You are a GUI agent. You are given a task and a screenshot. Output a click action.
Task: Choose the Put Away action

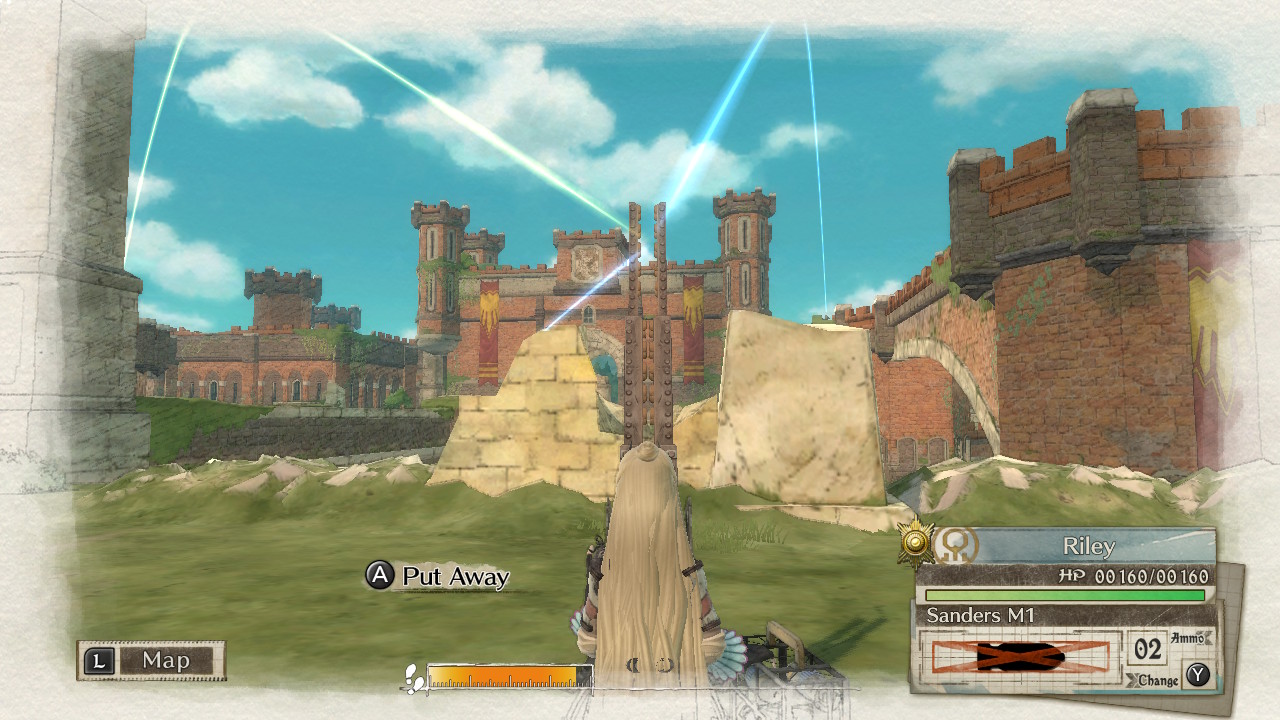point(439,577)
